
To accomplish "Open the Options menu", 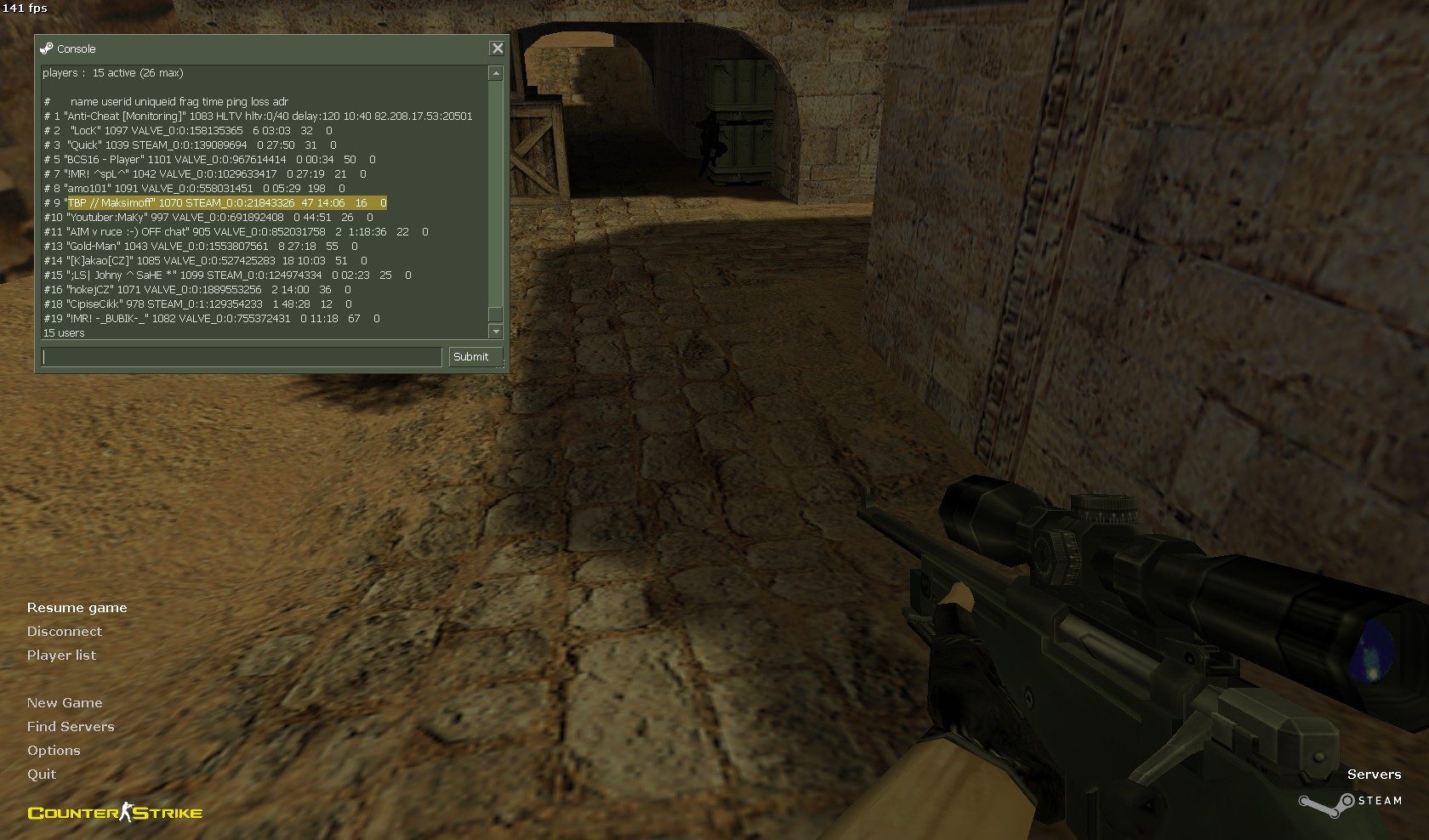I will [x=54, y=751].
